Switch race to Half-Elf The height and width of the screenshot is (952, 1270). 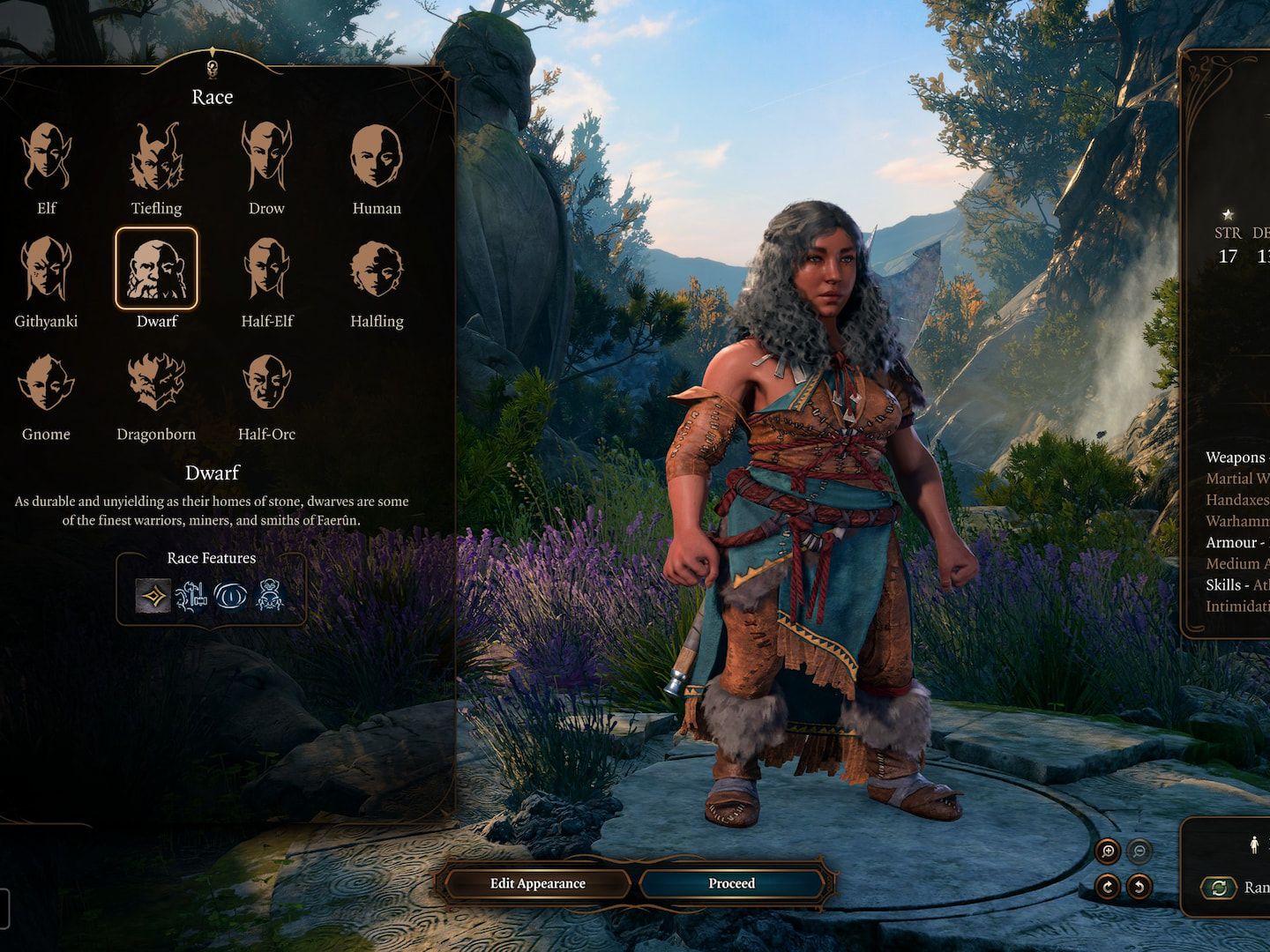(266, 269)
